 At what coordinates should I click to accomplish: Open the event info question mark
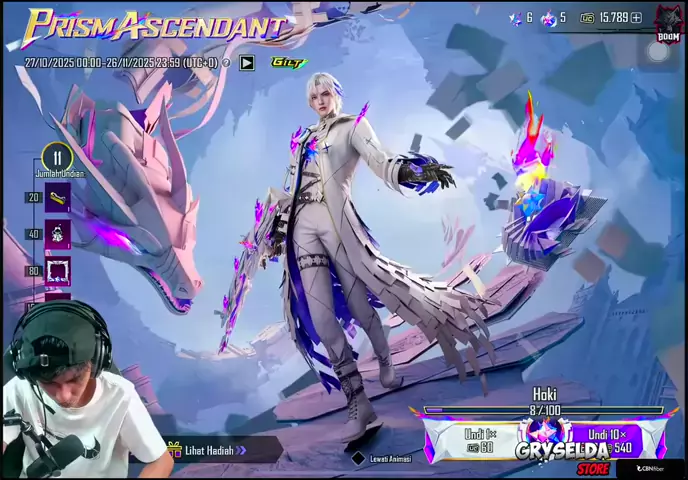click(226, 63)
